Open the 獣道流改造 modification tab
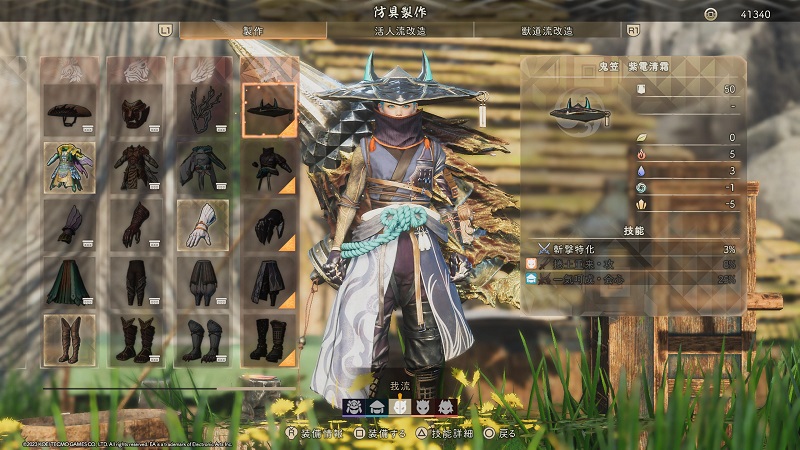The height and width of the screenshot is (450, 800). pyautogui.click(x=547, y=31)
